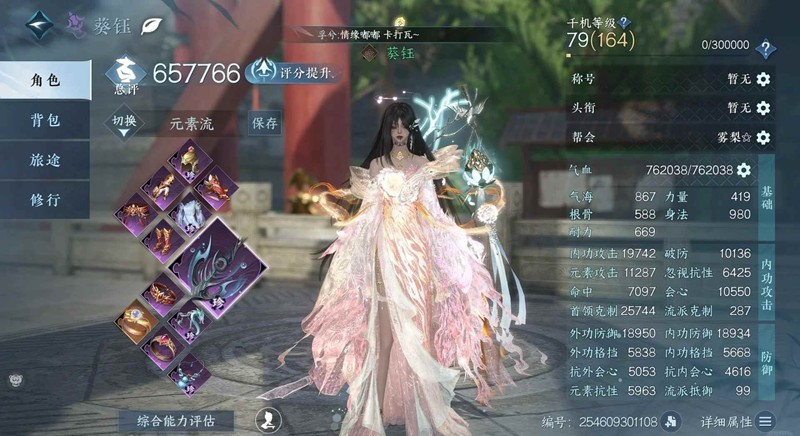Select the 修行 tab
The height and width of the screenshot is (436, 800).
[45, 199]
